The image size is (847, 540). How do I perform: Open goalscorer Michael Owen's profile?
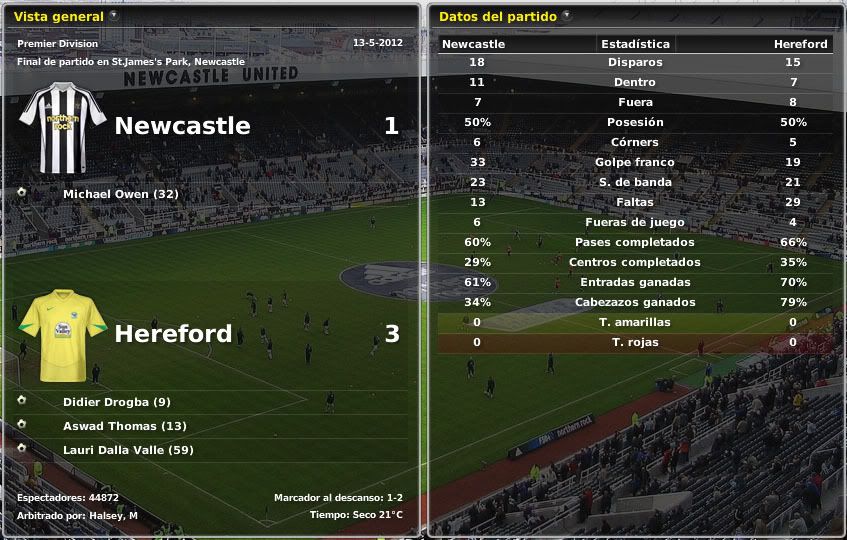[120, 194]
